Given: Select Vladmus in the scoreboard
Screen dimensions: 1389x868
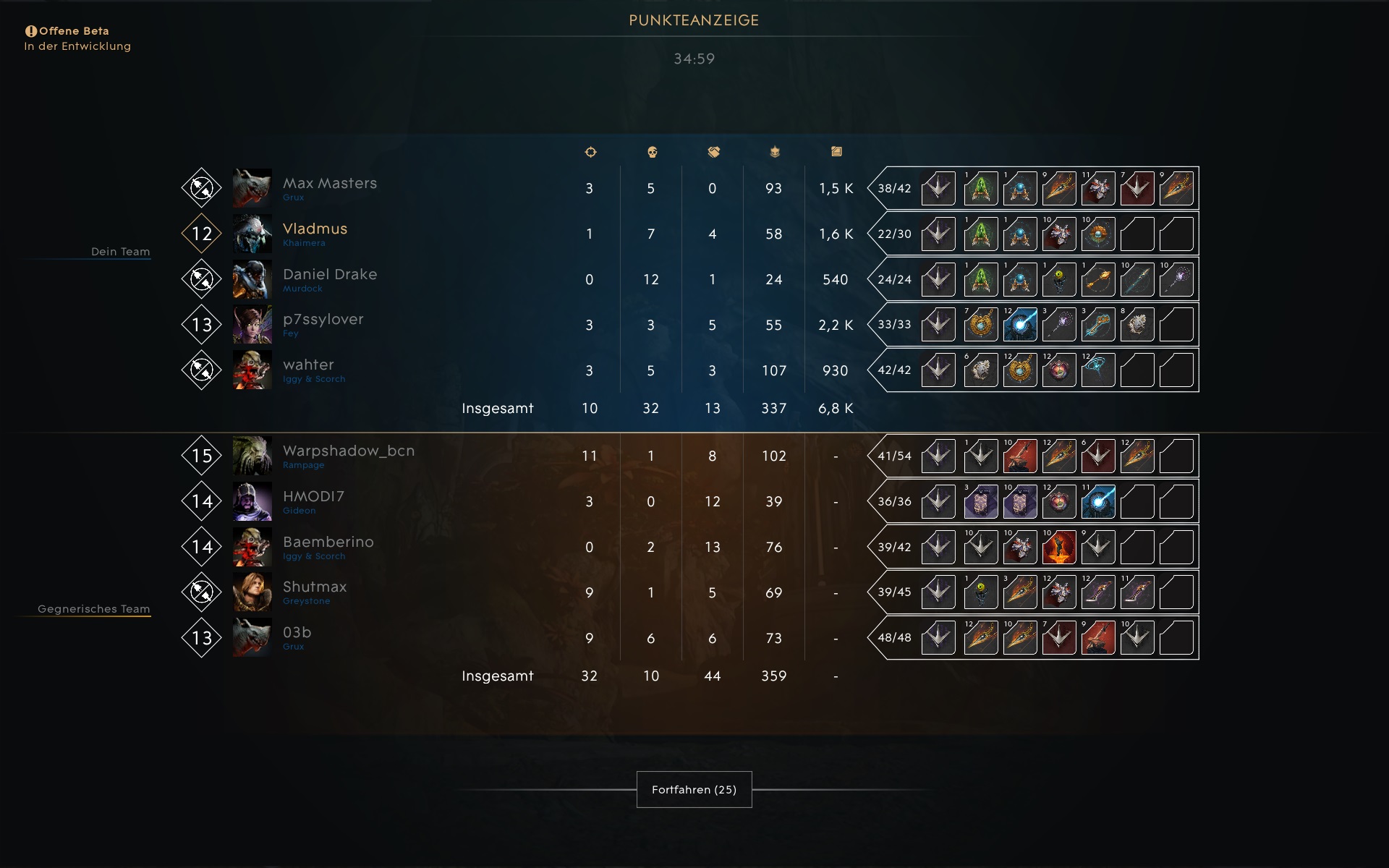Looking at the screenshot, I should click(x=315, y=229).
